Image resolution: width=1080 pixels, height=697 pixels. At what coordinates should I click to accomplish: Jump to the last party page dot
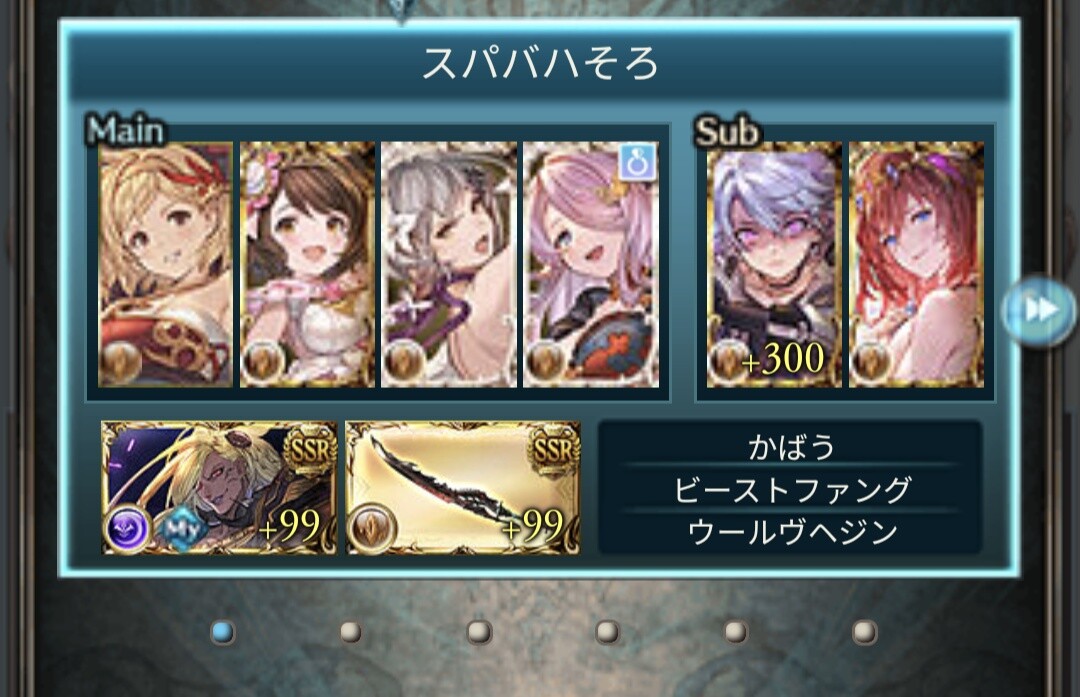[x=865, y=631]
